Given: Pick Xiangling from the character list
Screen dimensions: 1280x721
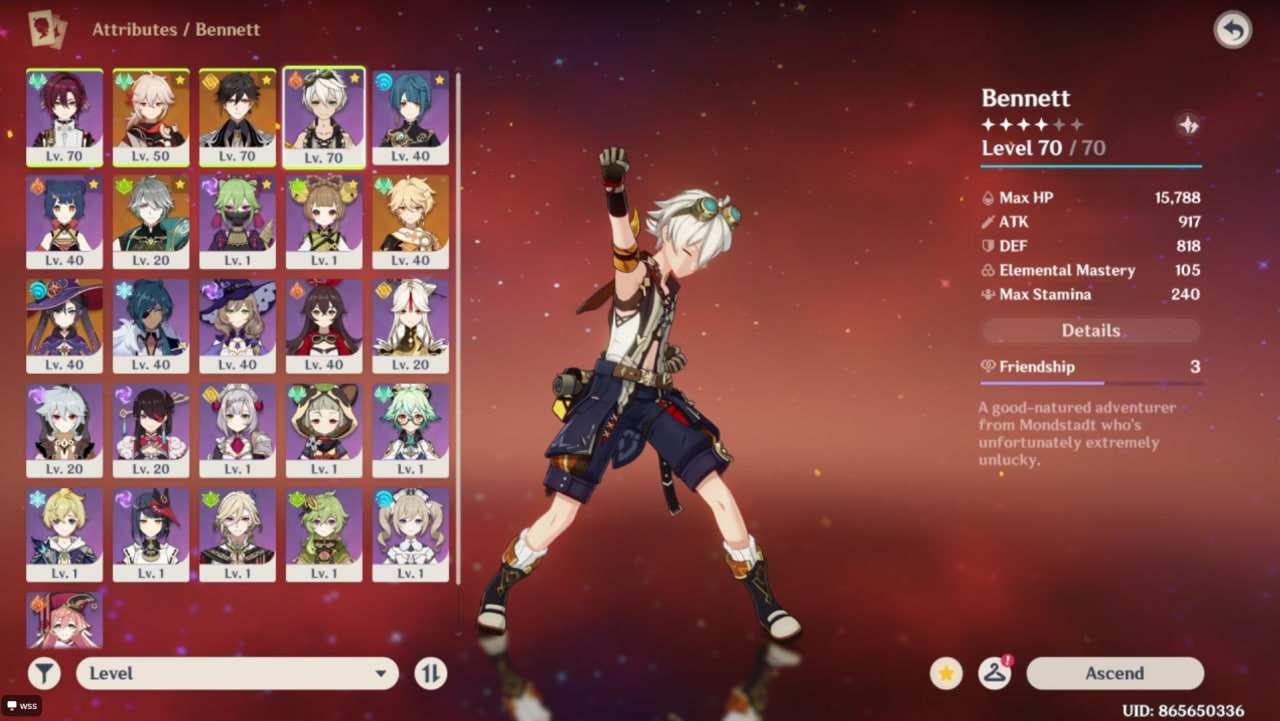Looking at the screenshot, I should [x=64, y=220].
